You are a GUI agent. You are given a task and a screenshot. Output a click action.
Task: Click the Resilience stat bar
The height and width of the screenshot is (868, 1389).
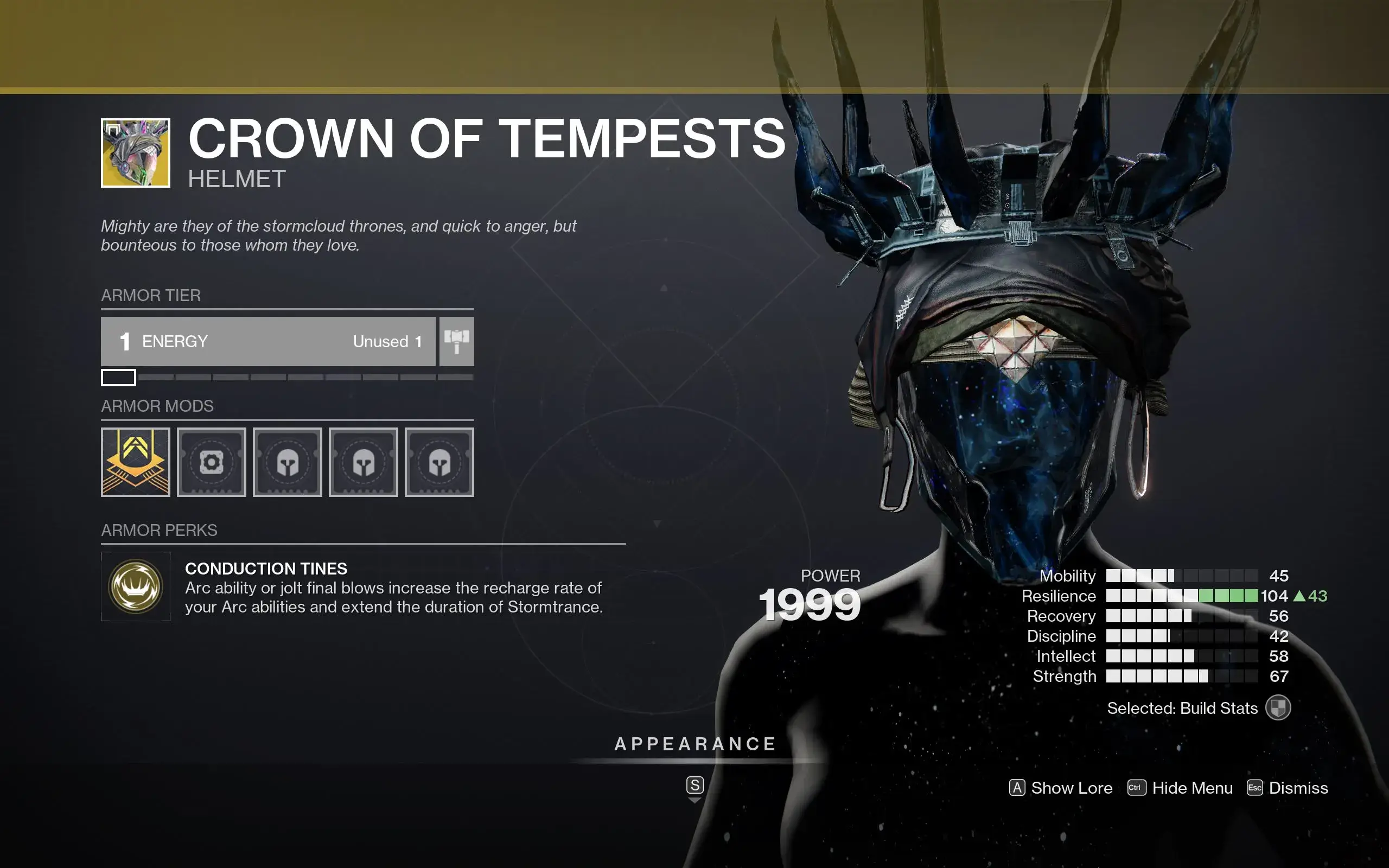(1182, 596)
